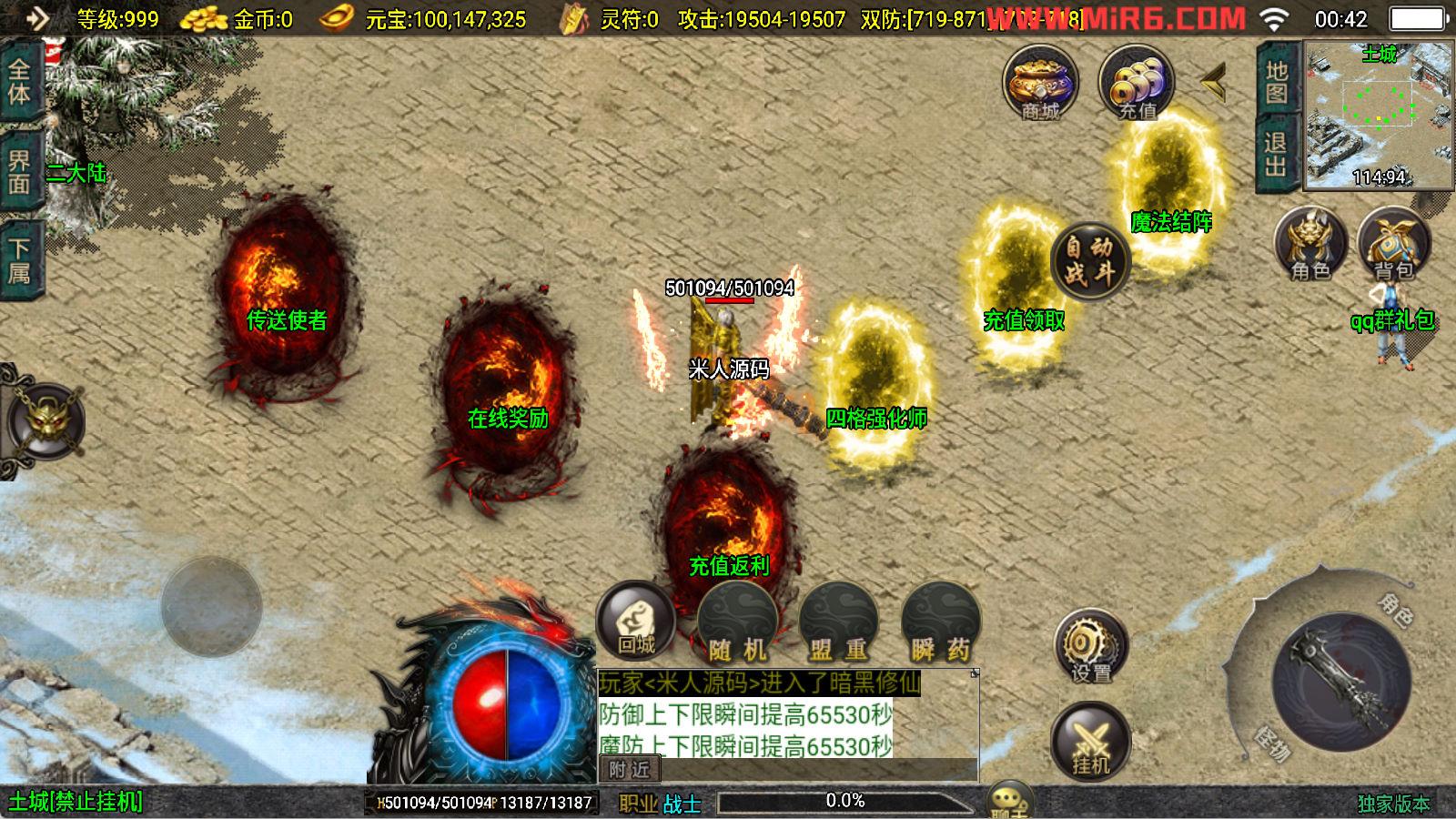
Task: Open the 充值 recharge icon
Action: 1136,83
